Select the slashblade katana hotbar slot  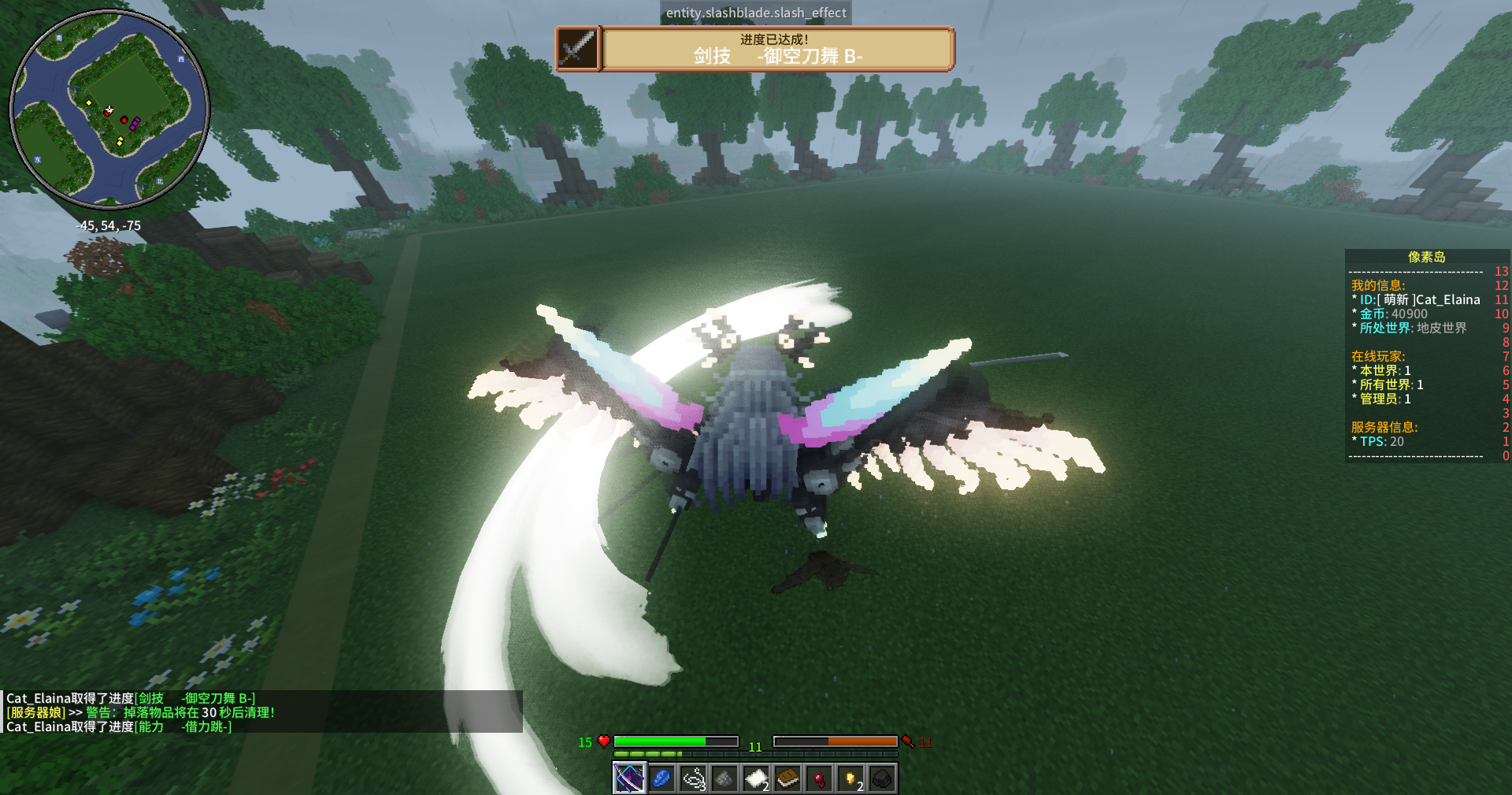[x=629, y=778]
